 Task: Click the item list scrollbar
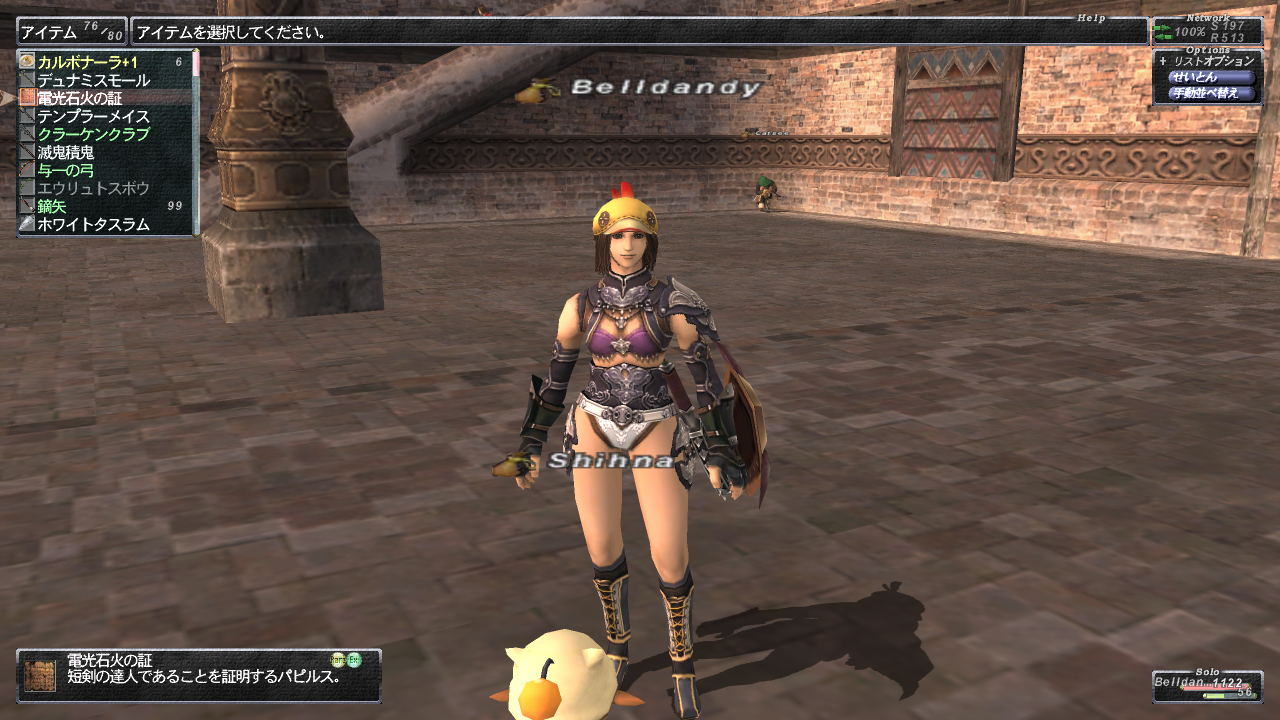click(197, 140)
